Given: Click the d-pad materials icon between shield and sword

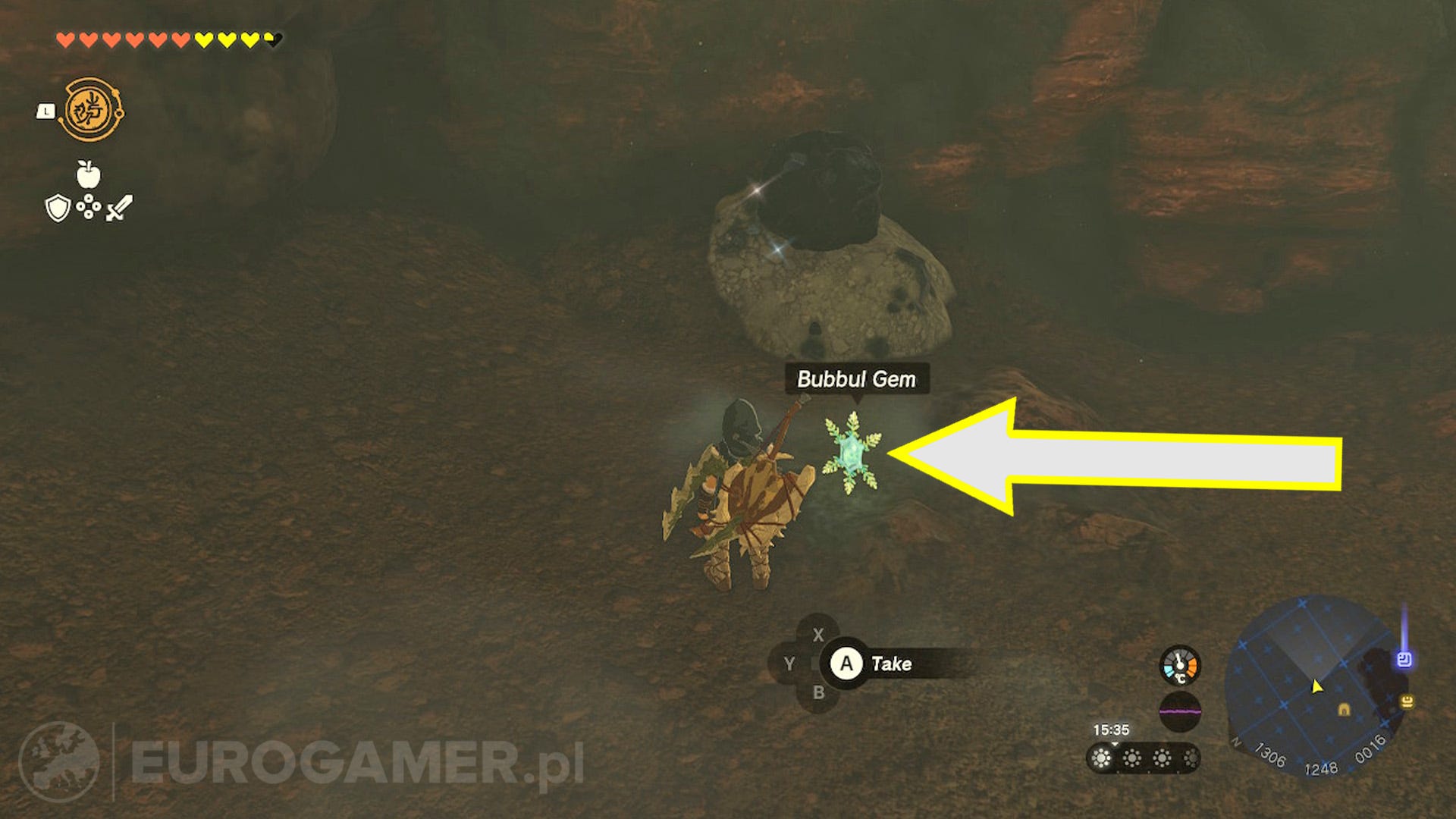Looking at the screenshot, I should [x=89, y=207].
